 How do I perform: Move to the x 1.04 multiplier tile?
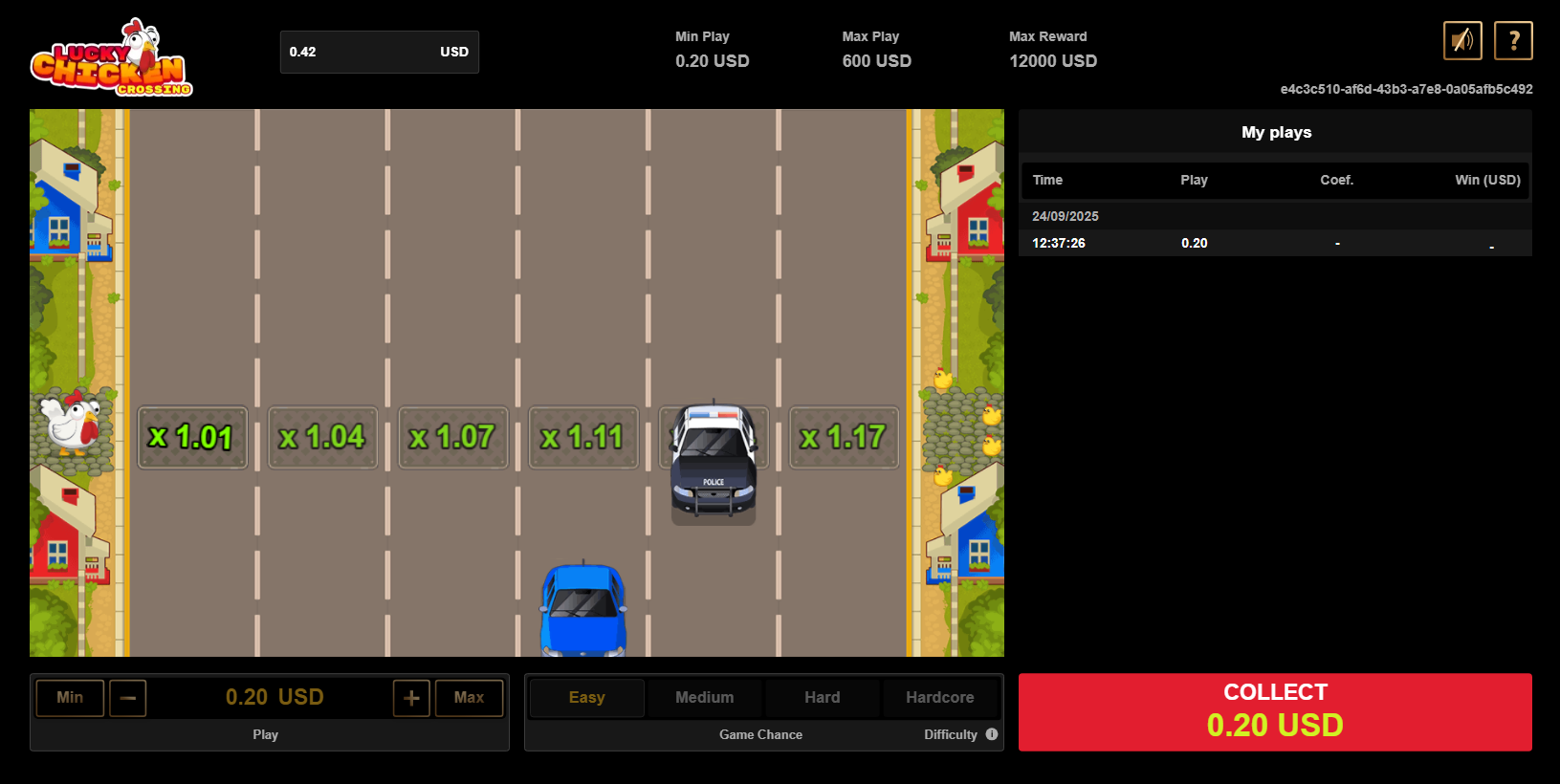pyautogui.click(x=322, y=438)
